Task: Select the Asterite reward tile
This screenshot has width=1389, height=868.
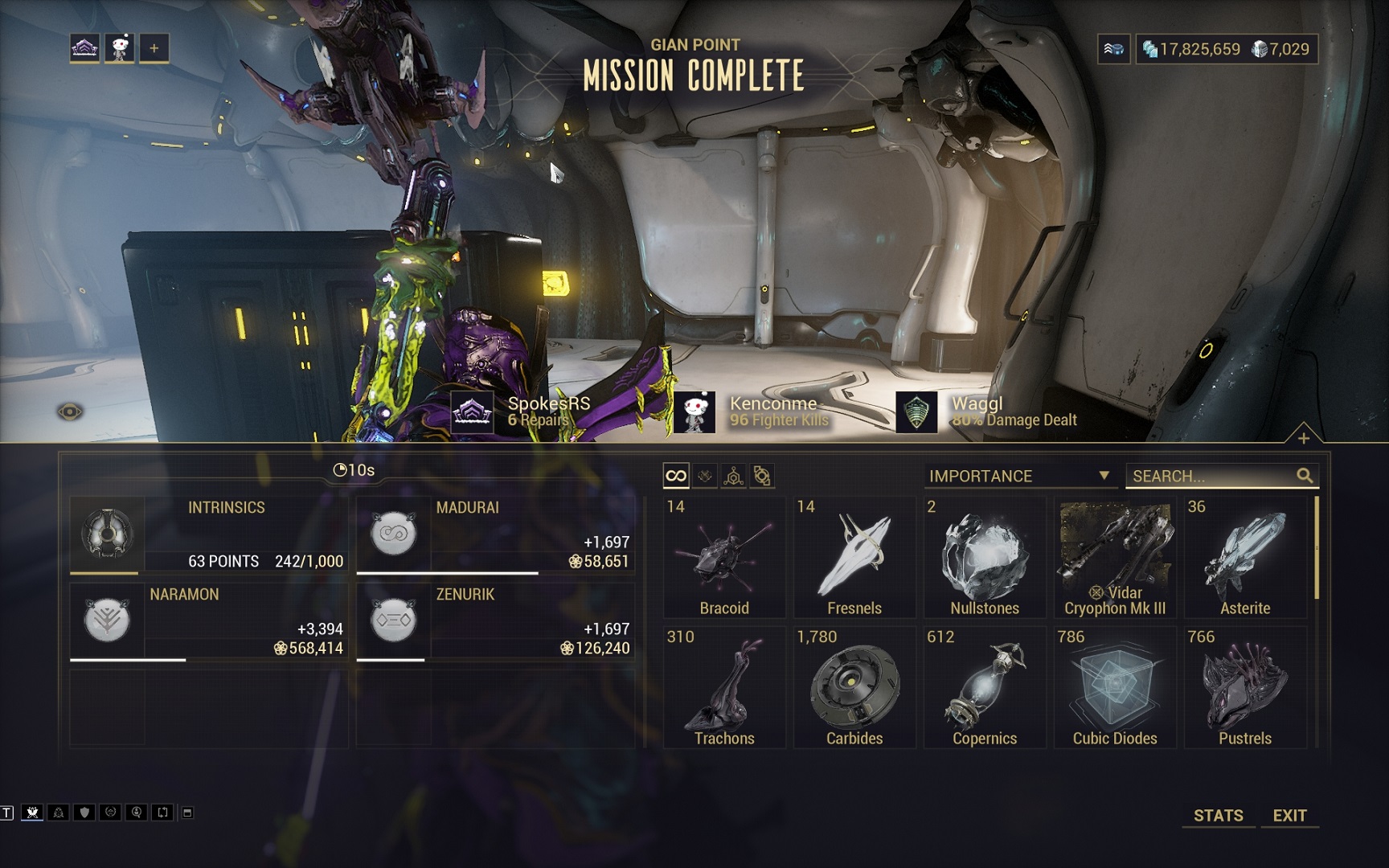Action: (x=1245, y=557)
